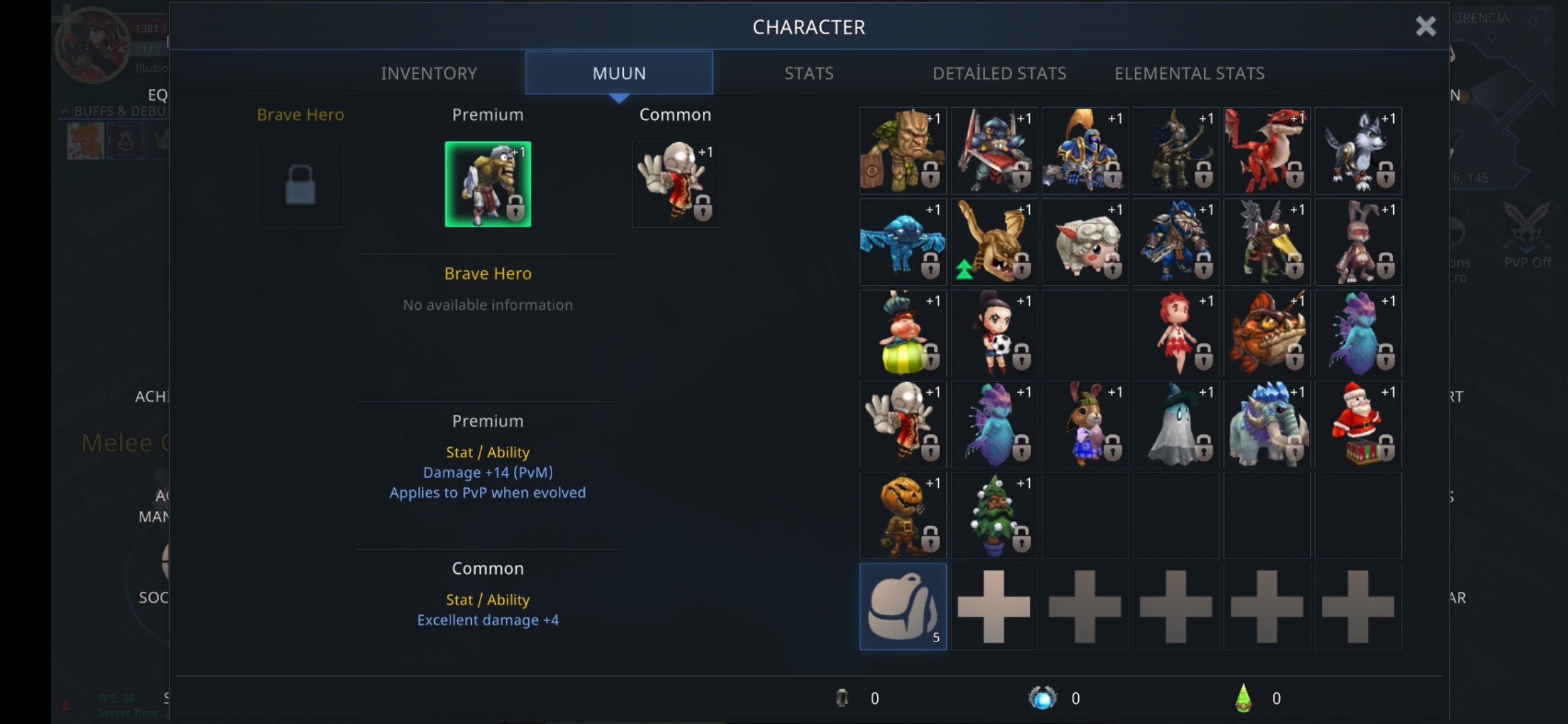Choose the soccer girl muun
The width and height of the screenshot is (1568, 724).
coord(994,333)
